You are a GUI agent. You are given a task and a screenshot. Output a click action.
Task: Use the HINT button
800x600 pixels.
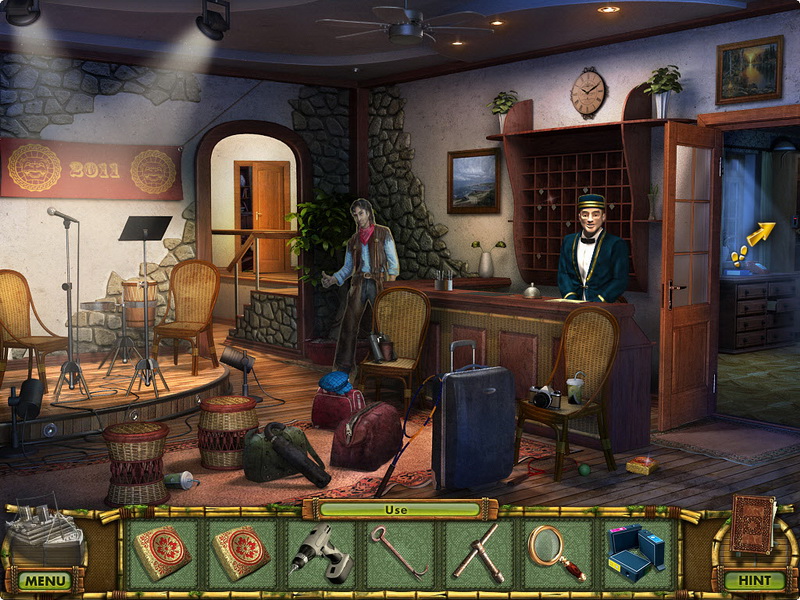point(754,580)
